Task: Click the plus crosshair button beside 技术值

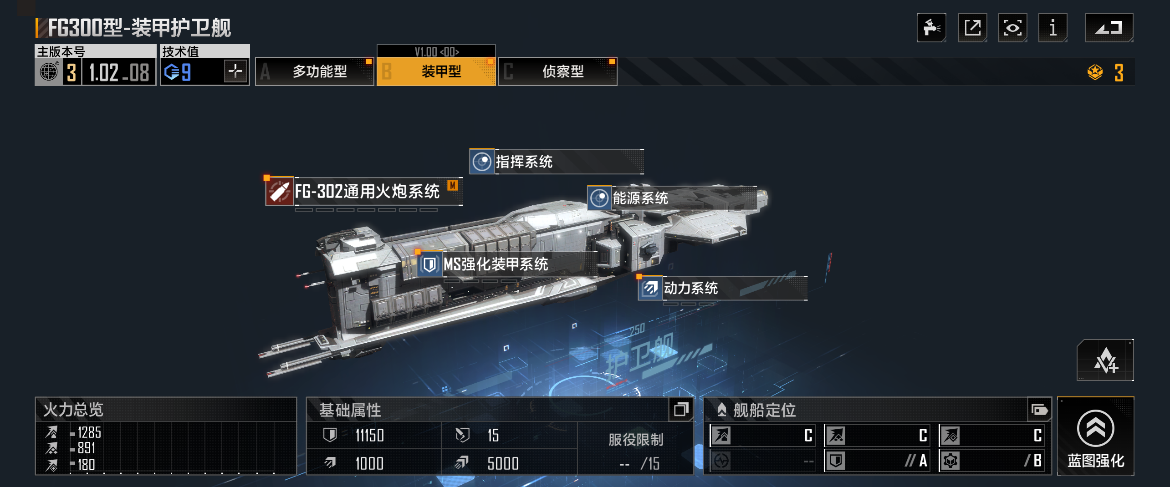Action: (x=236, y=72)
